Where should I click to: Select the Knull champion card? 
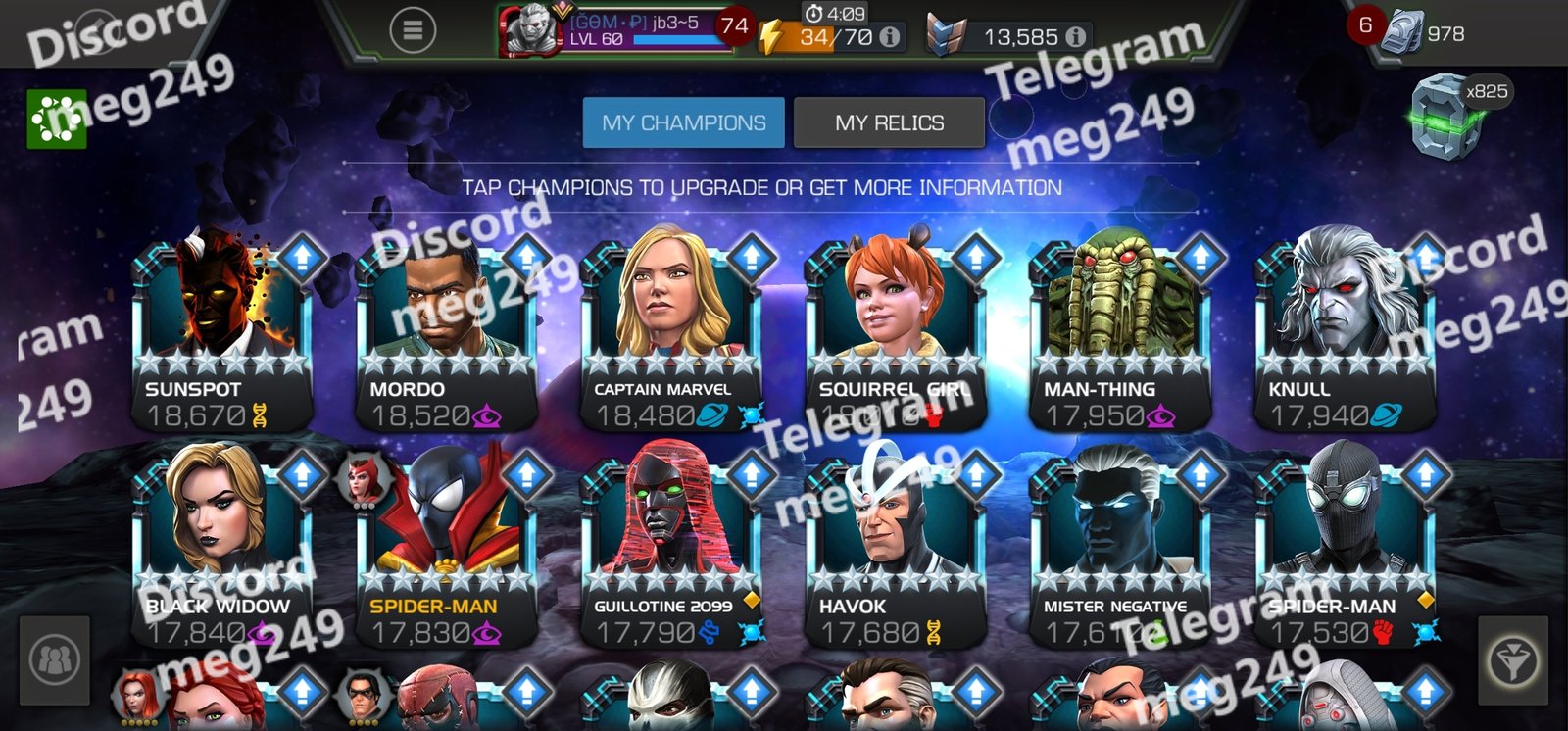[x=1344, y=333]
